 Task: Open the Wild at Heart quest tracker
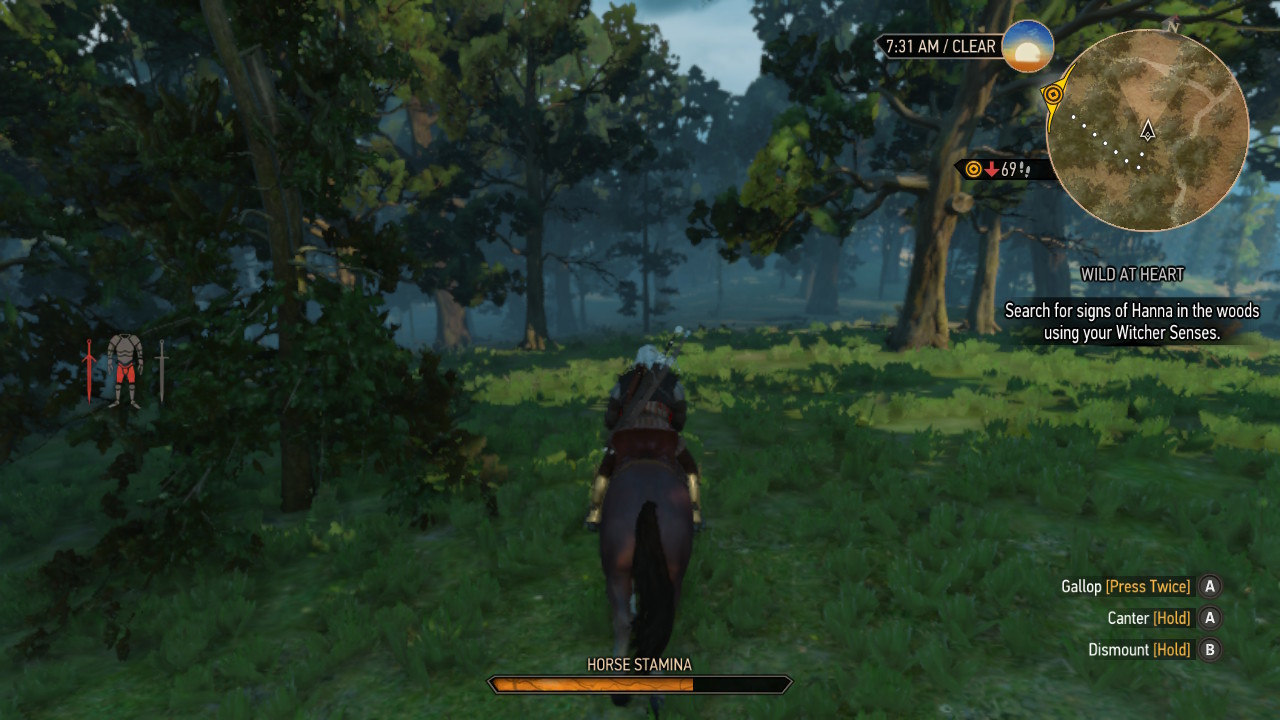[x=1132, y=274]
